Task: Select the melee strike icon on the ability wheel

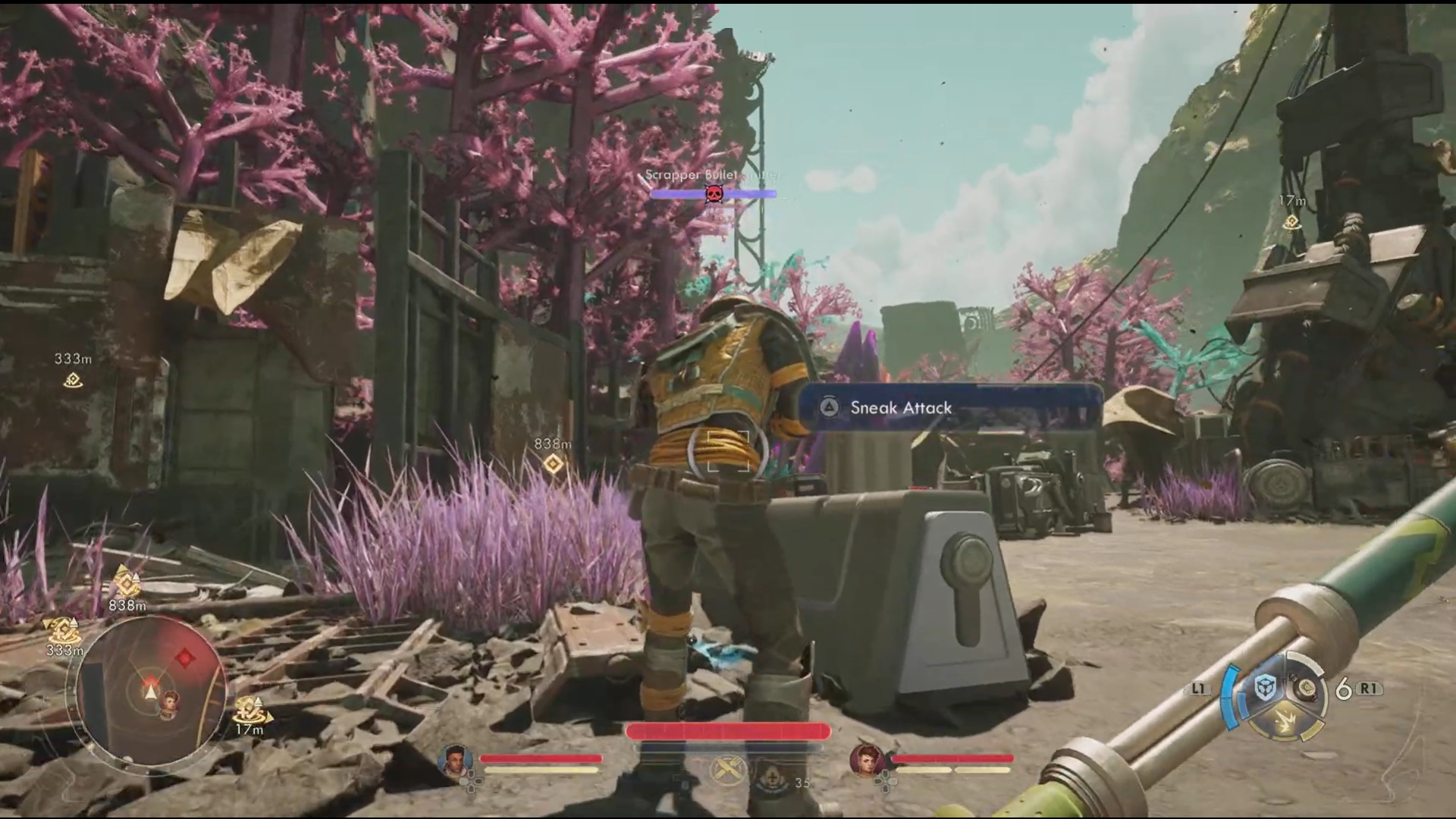Action: [x=1285, y=720]
